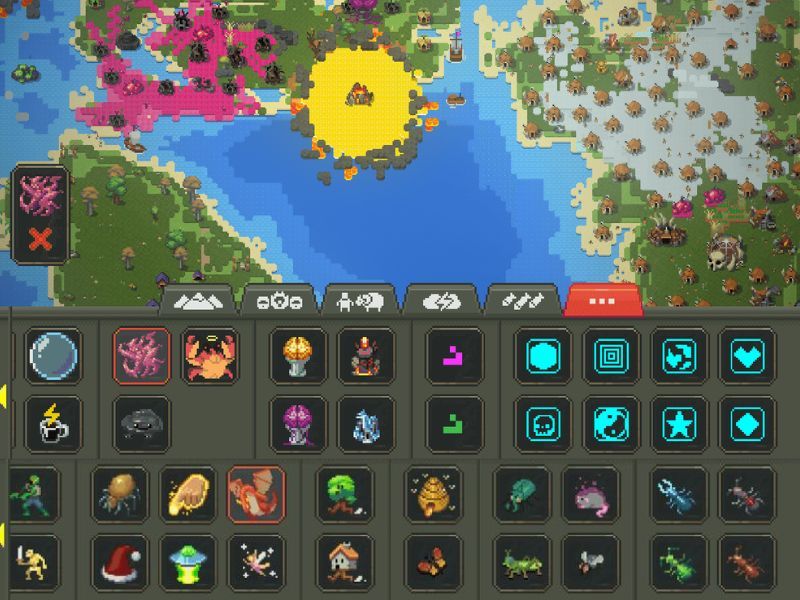Select the green grasshopper creature

pyautogui.click(x=521, y=562)
